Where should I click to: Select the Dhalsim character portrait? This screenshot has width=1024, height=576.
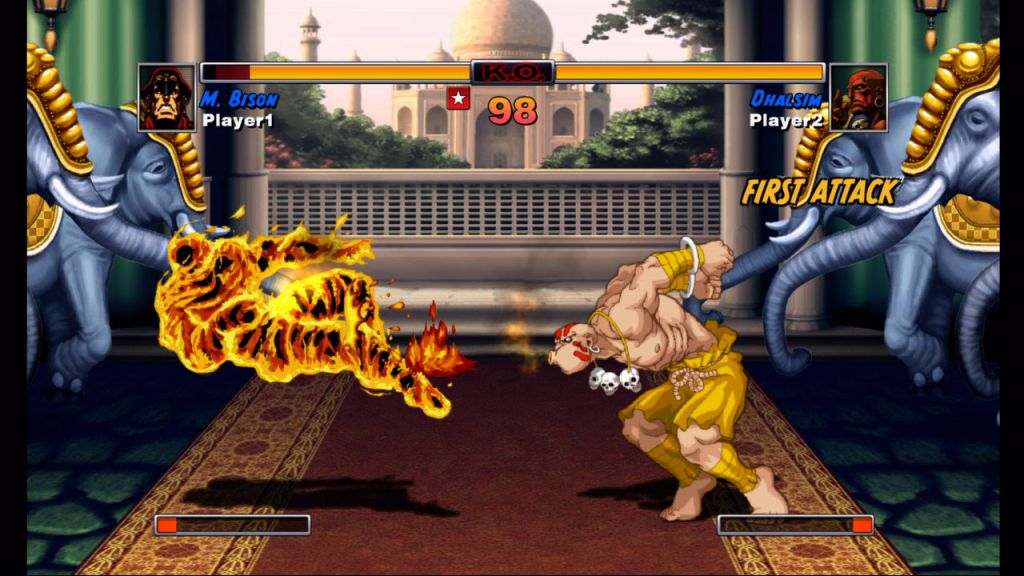858,98
